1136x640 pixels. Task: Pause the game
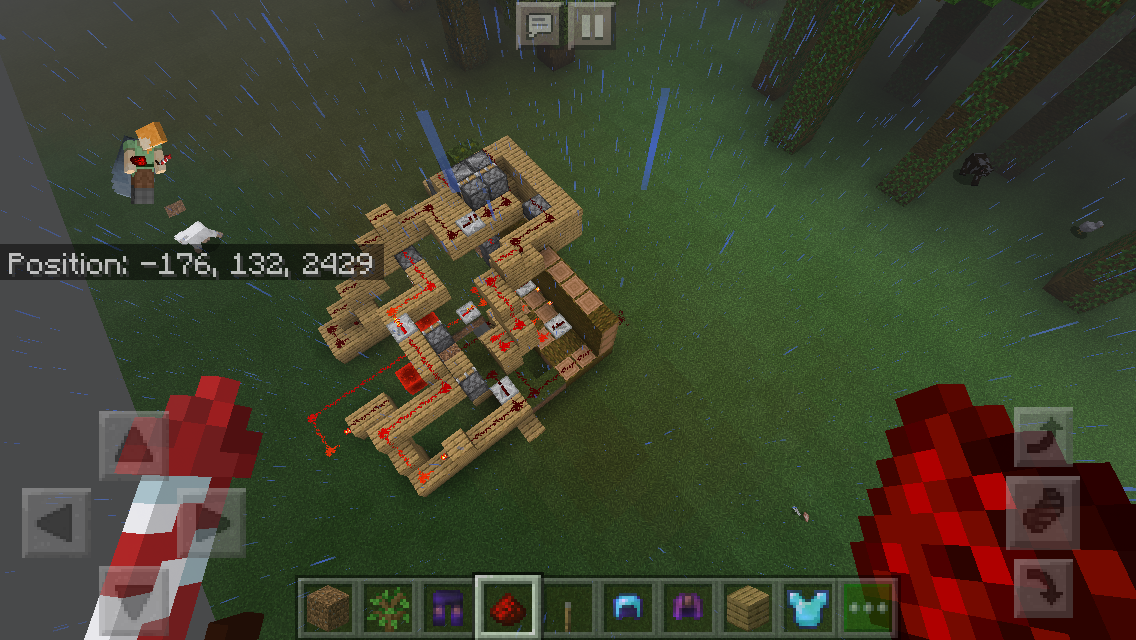tap(591, 26)
